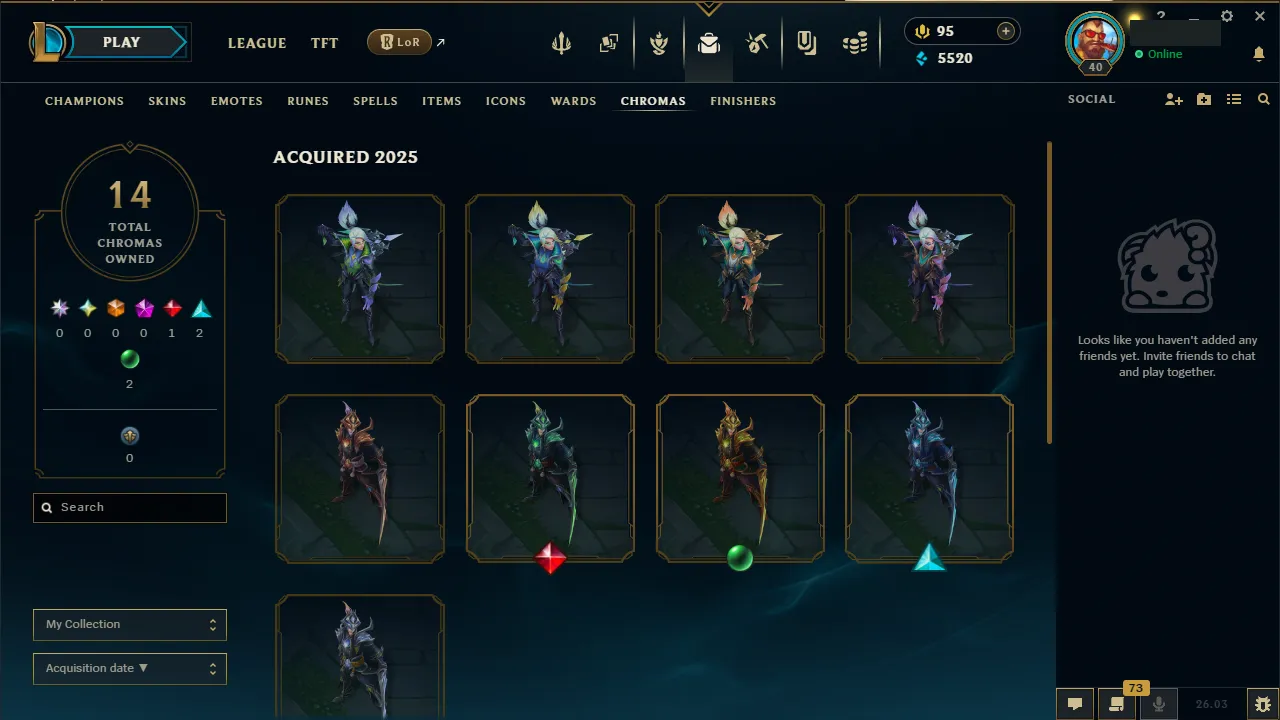Image resolution: width=1280 pixels, height=720 pixels.
Task: Switch to the SKINS tab
Action: (x=167, y=101)
